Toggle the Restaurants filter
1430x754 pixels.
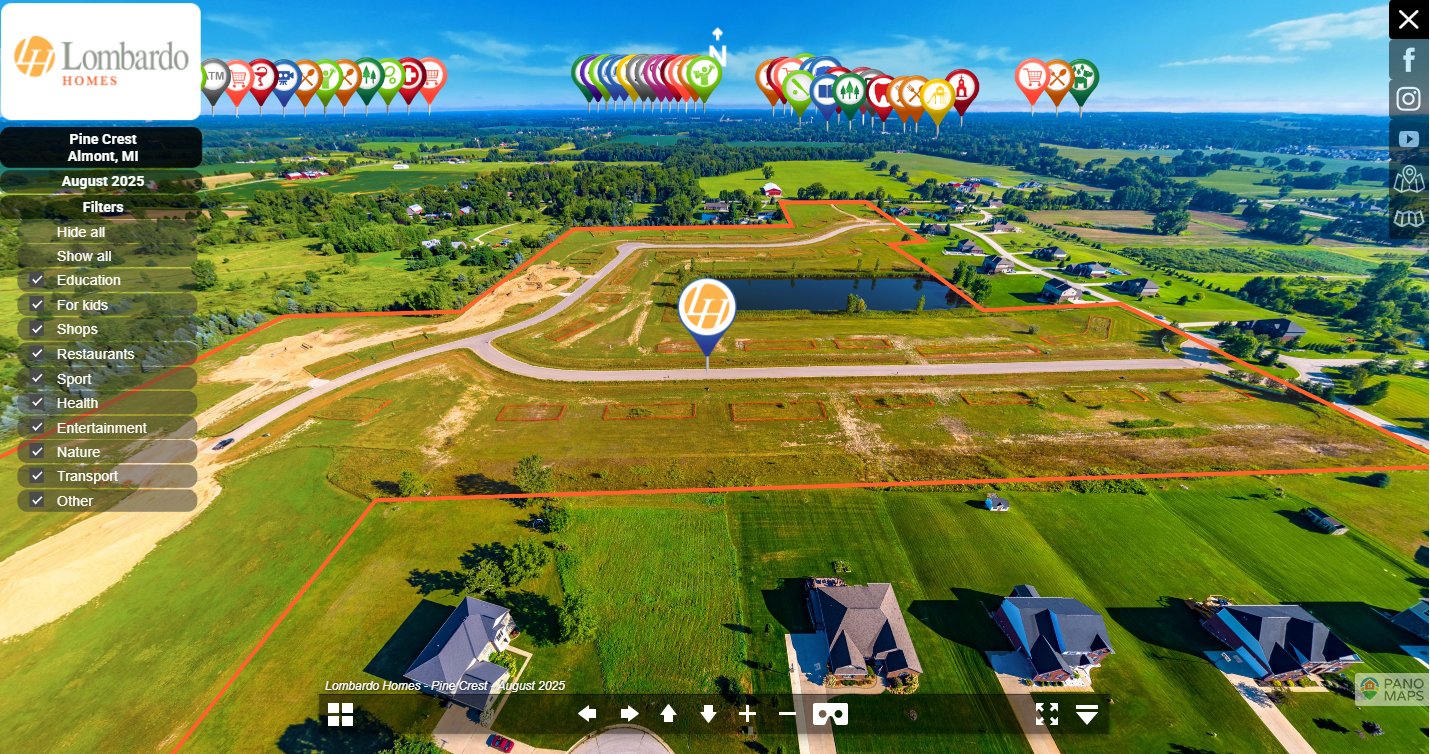[x=37, y=354]
